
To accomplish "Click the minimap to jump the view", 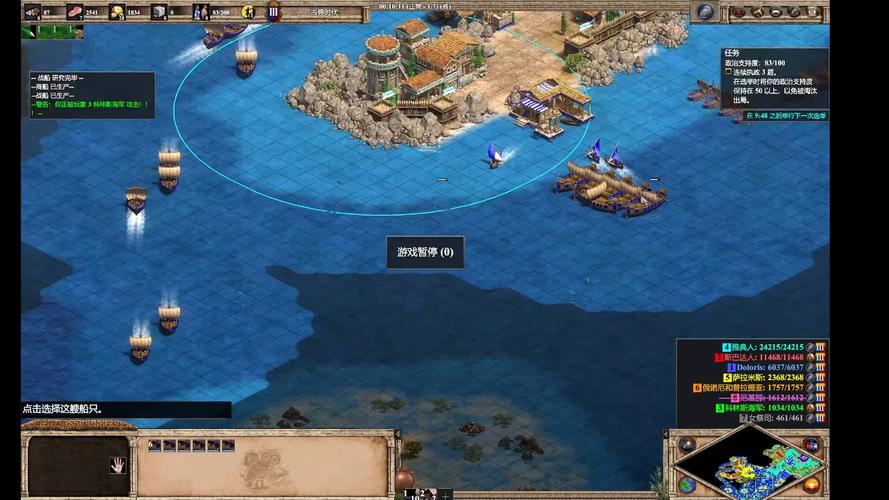I will [751, 468].
